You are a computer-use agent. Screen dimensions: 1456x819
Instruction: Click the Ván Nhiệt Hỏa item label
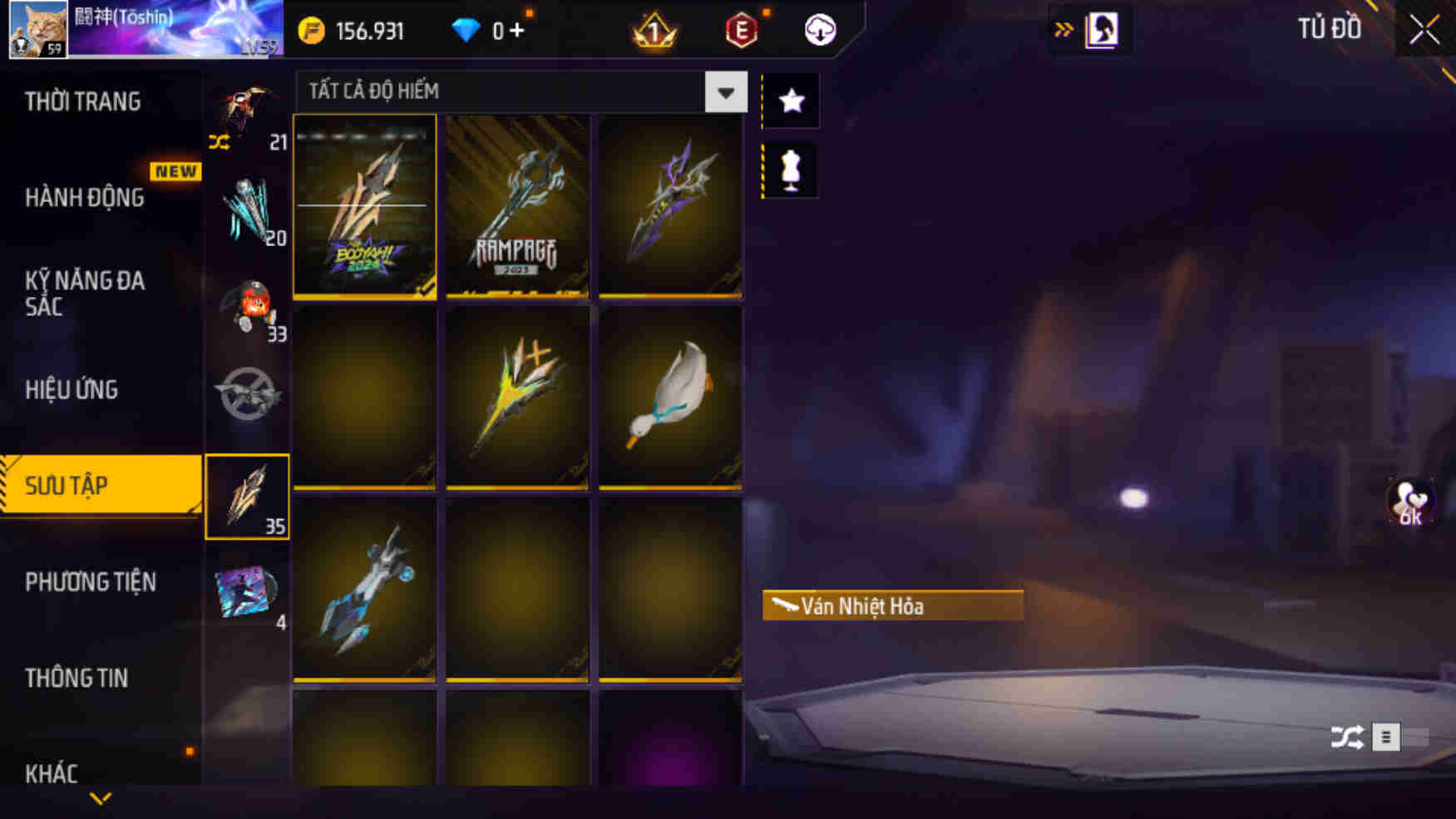coord(892,606)
